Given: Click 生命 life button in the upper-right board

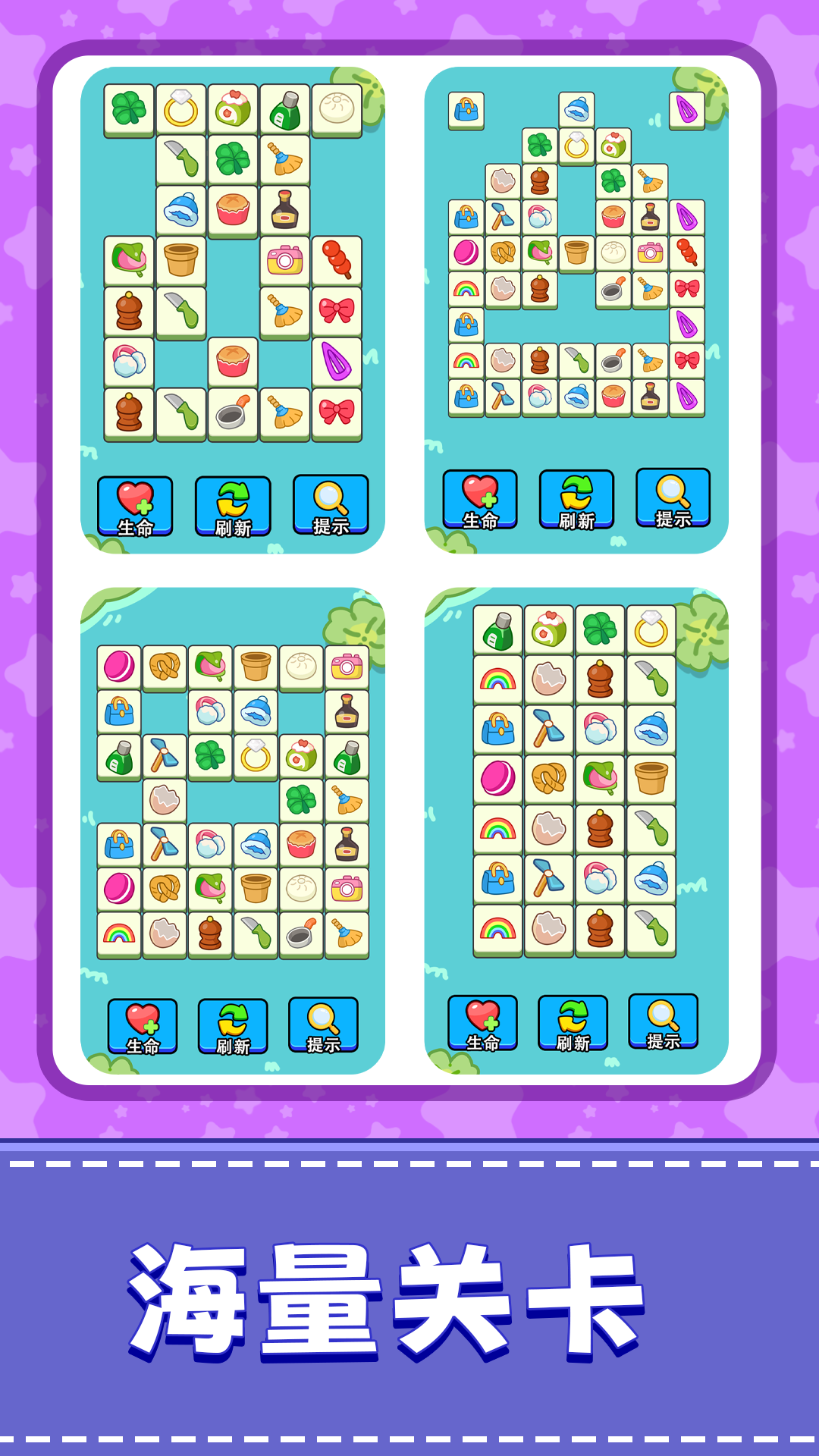Looking at the screenshot, I should 480,500.
